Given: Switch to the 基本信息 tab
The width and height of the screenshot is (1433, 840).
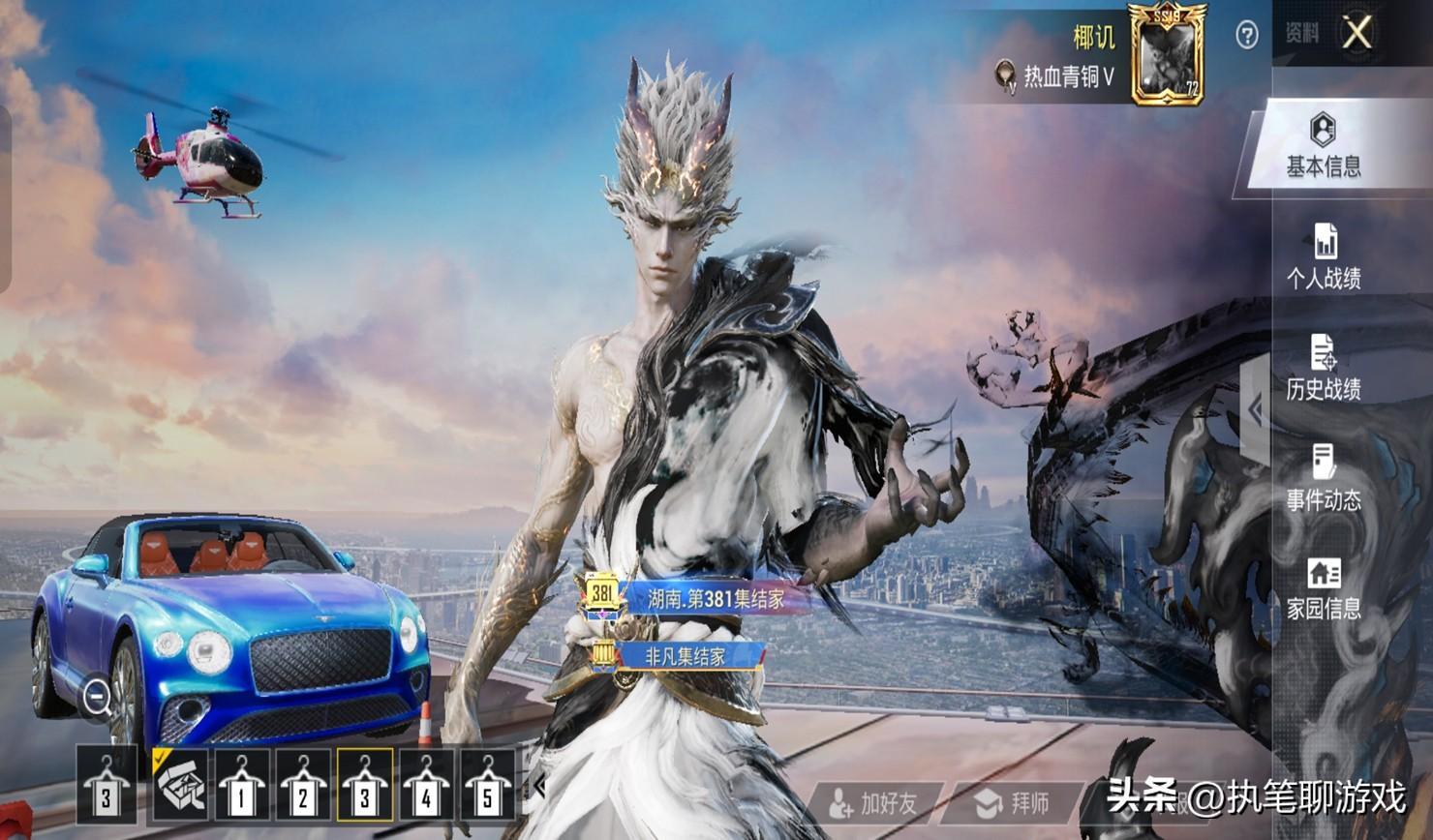Looking at the screenshot, I should [x=1323, y=147].
